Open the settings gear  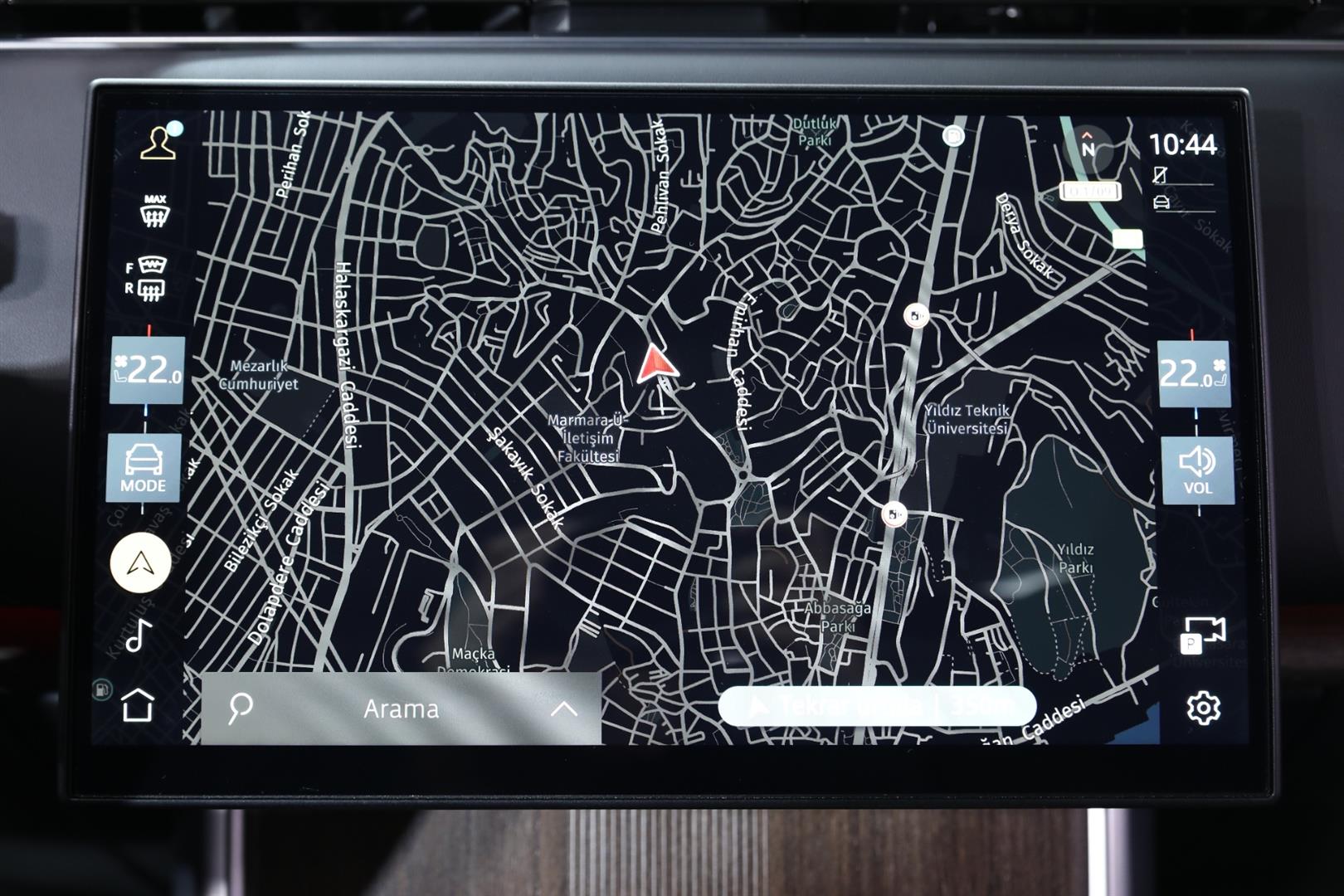point(1203,708)
